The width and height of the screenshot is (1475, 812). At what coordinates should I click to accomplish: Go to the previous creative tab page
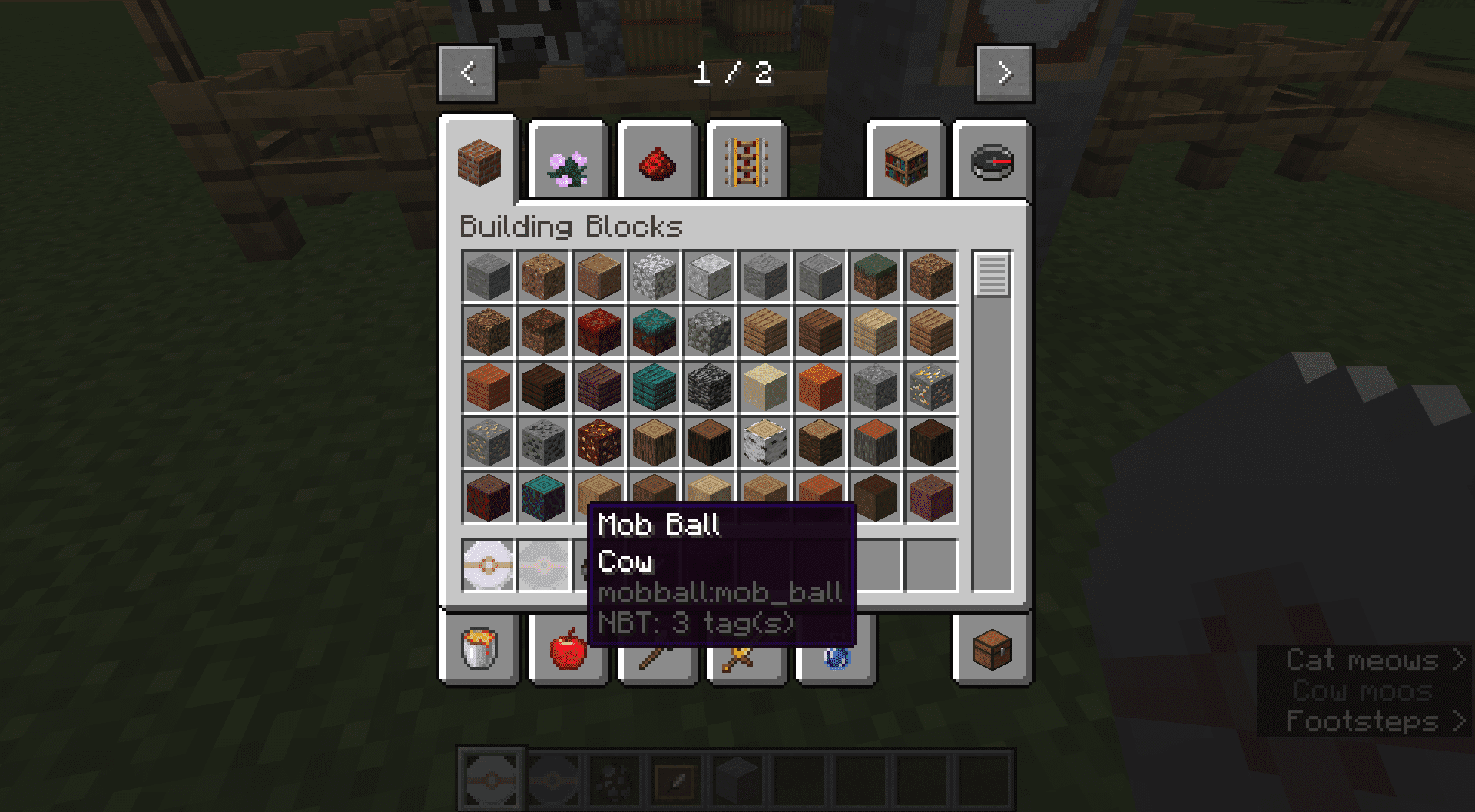pyautogui.click(x=467, y=74)
